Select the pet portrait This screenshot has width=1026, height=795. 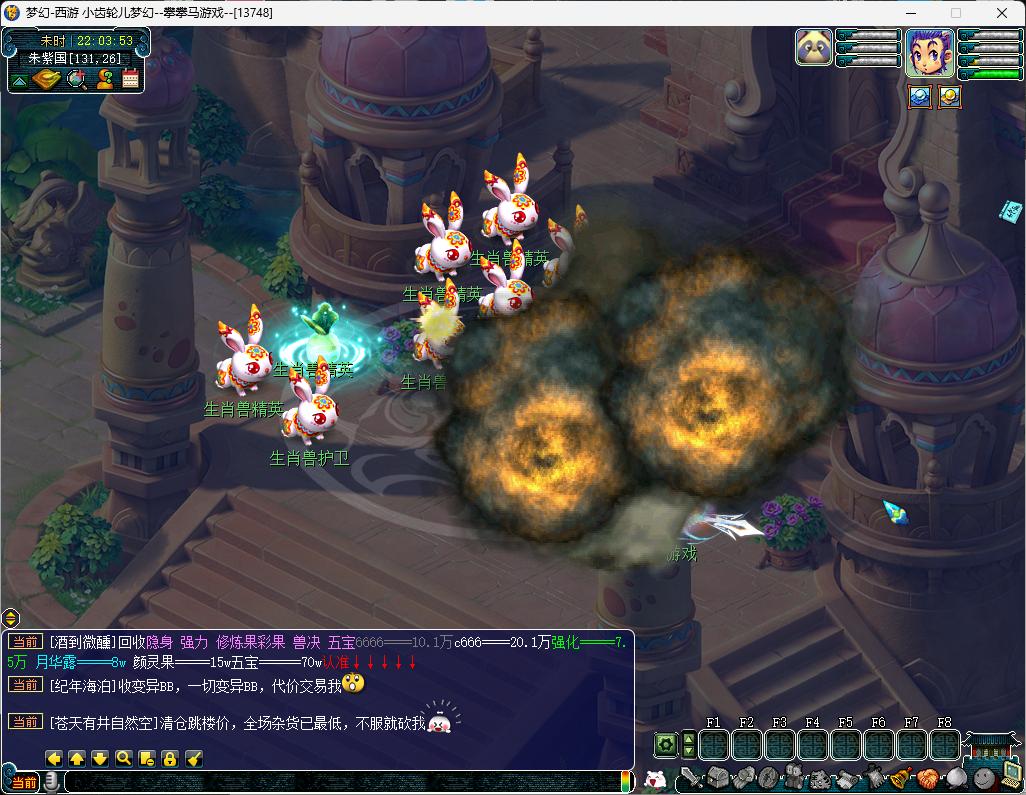coord(814,47)
